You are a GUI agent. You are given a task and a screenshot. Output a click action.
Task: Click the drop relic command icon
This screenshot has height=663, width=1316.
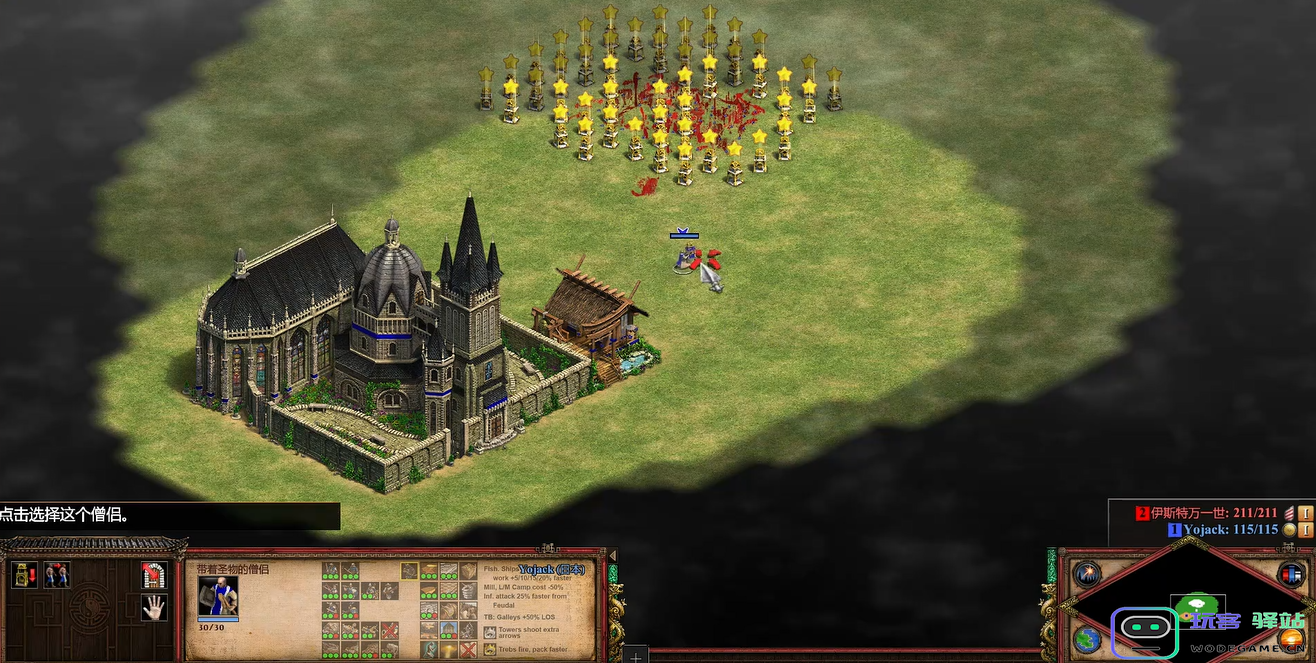point(23,575)
